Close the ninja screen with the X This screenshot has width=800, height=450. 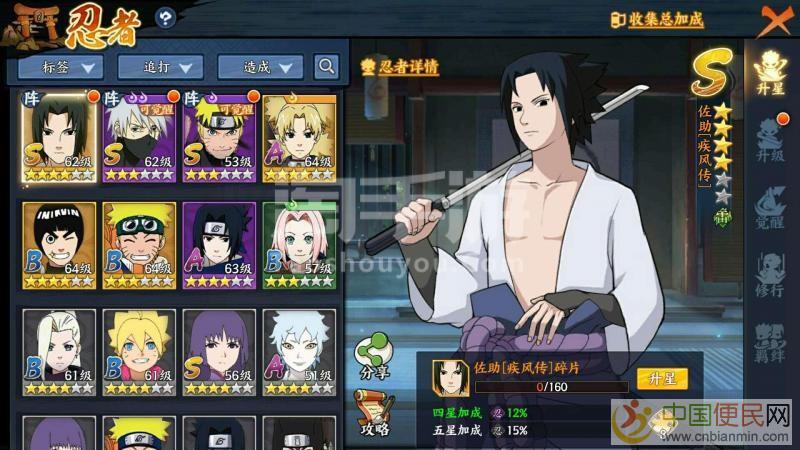coord(775,19)
